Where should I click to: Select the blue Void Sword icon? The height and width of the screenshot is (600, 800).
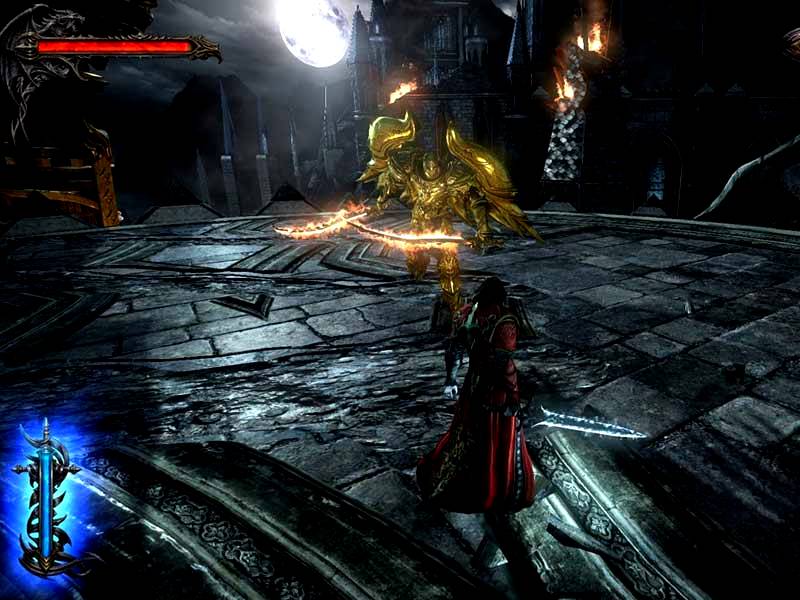click(47, 500)
